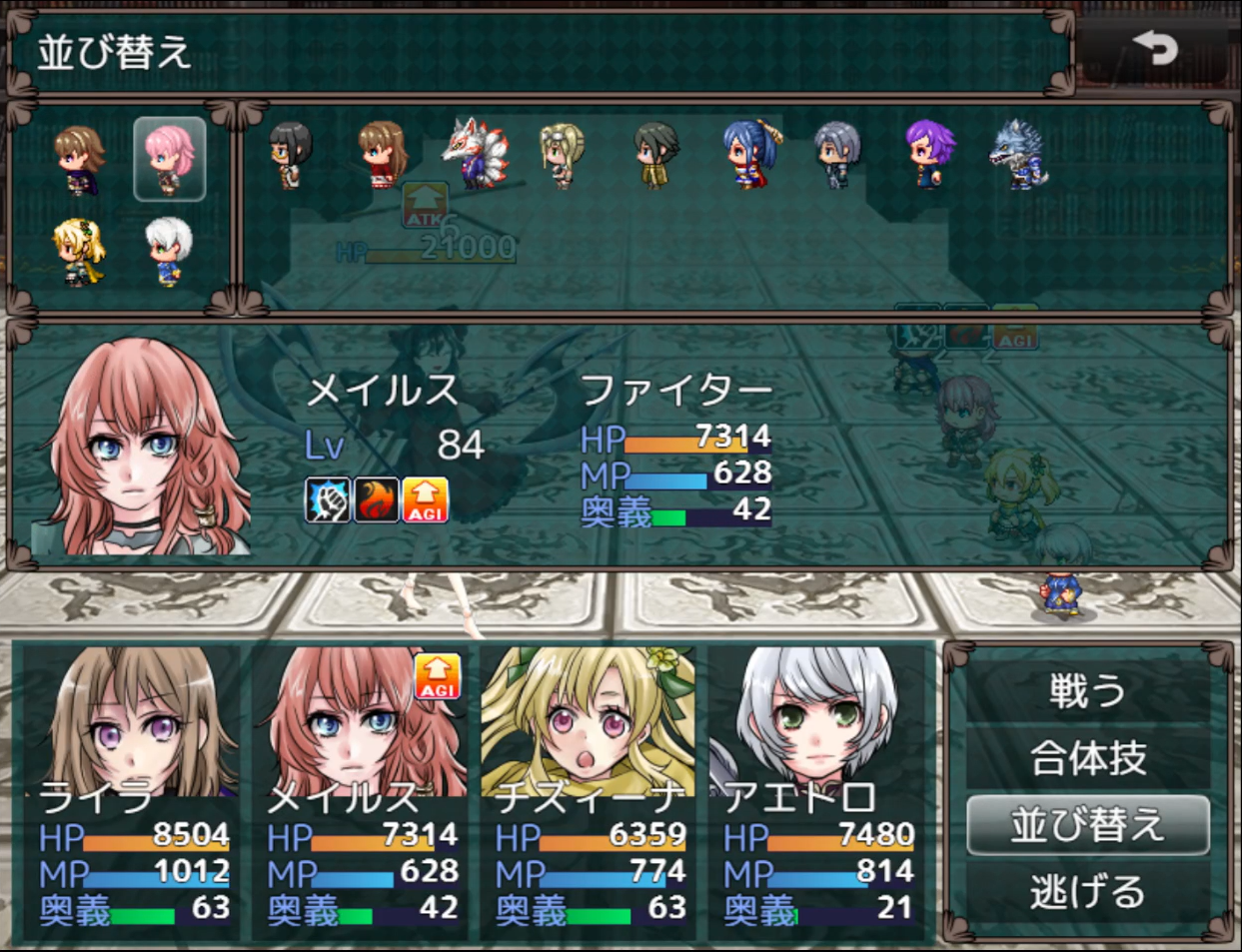Select the brown-haired party member sprite
Image resolution: width=1242 pixels, height=952 pixels.
(79, 159)
